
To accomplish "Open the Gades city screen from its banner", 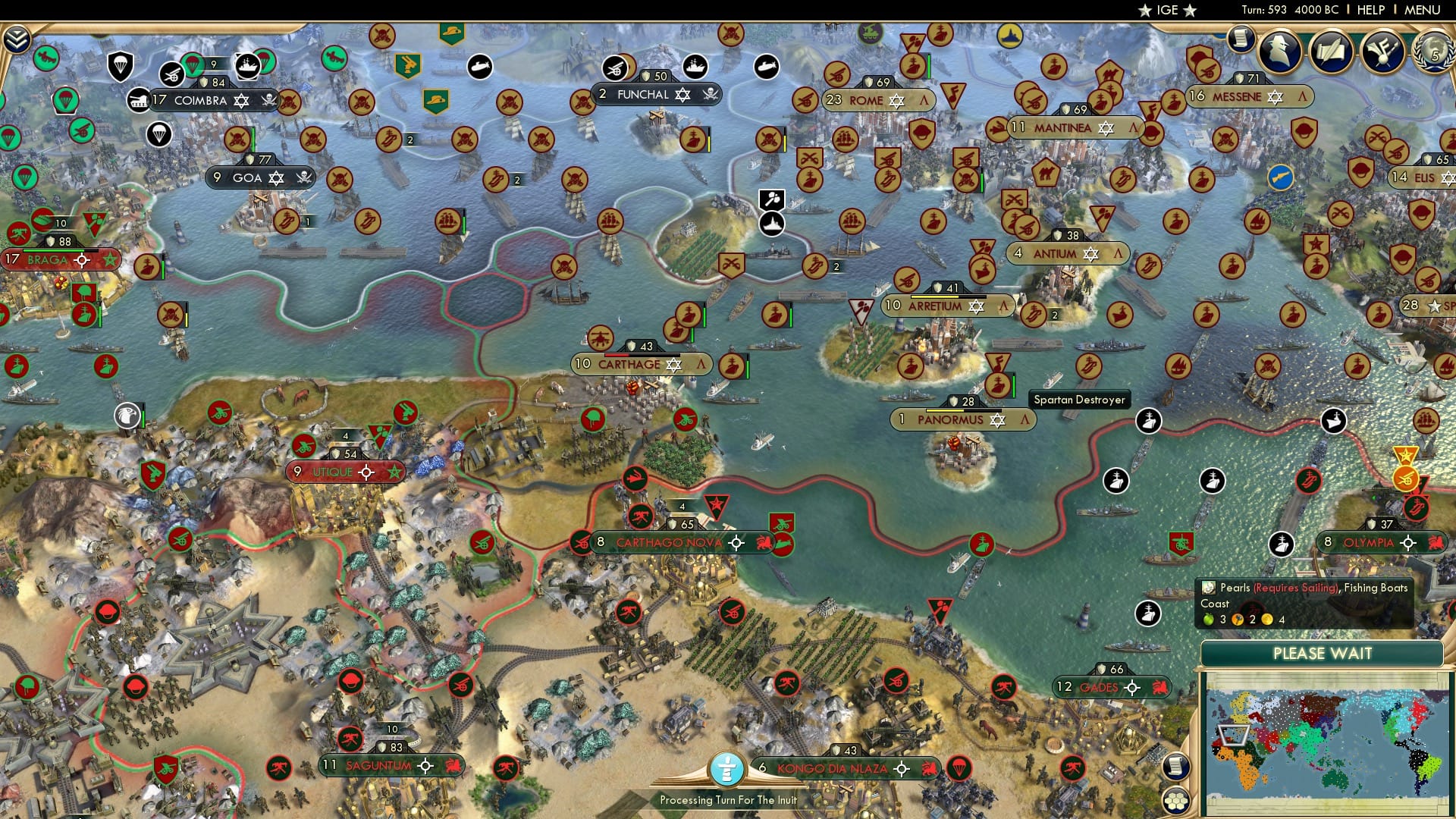I will click(x=1097, y=688).
